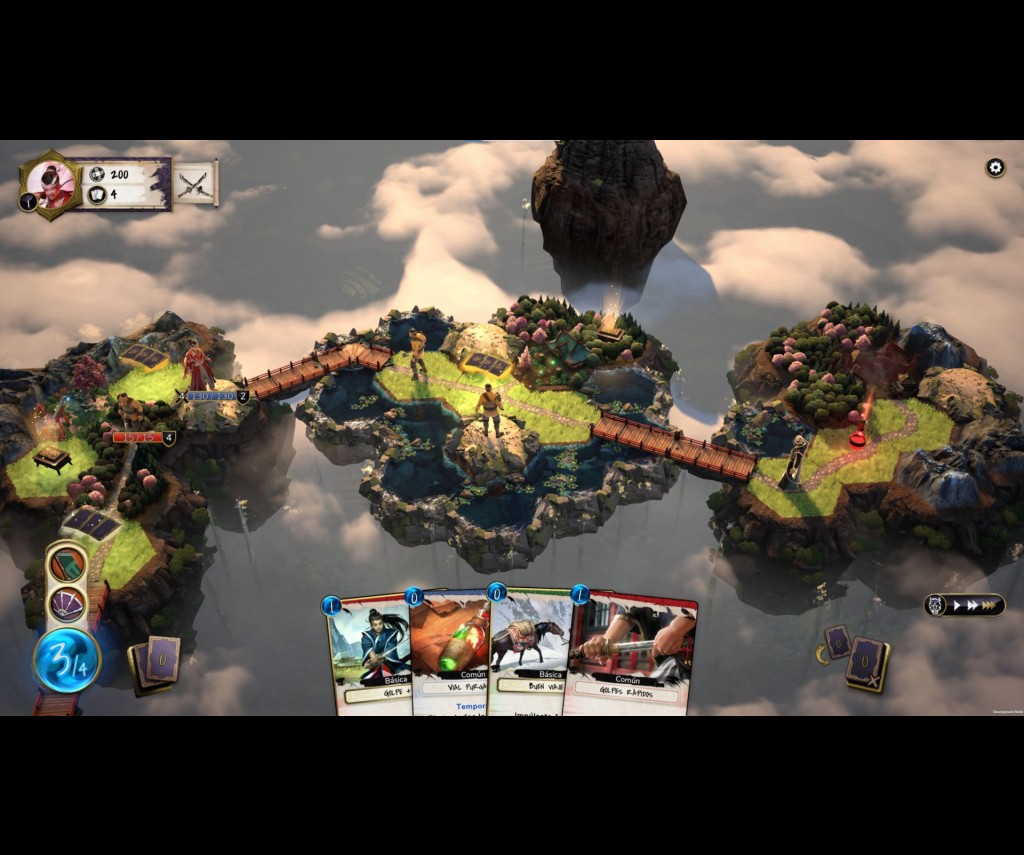Set speed to double arrow fast

[973, 605]
